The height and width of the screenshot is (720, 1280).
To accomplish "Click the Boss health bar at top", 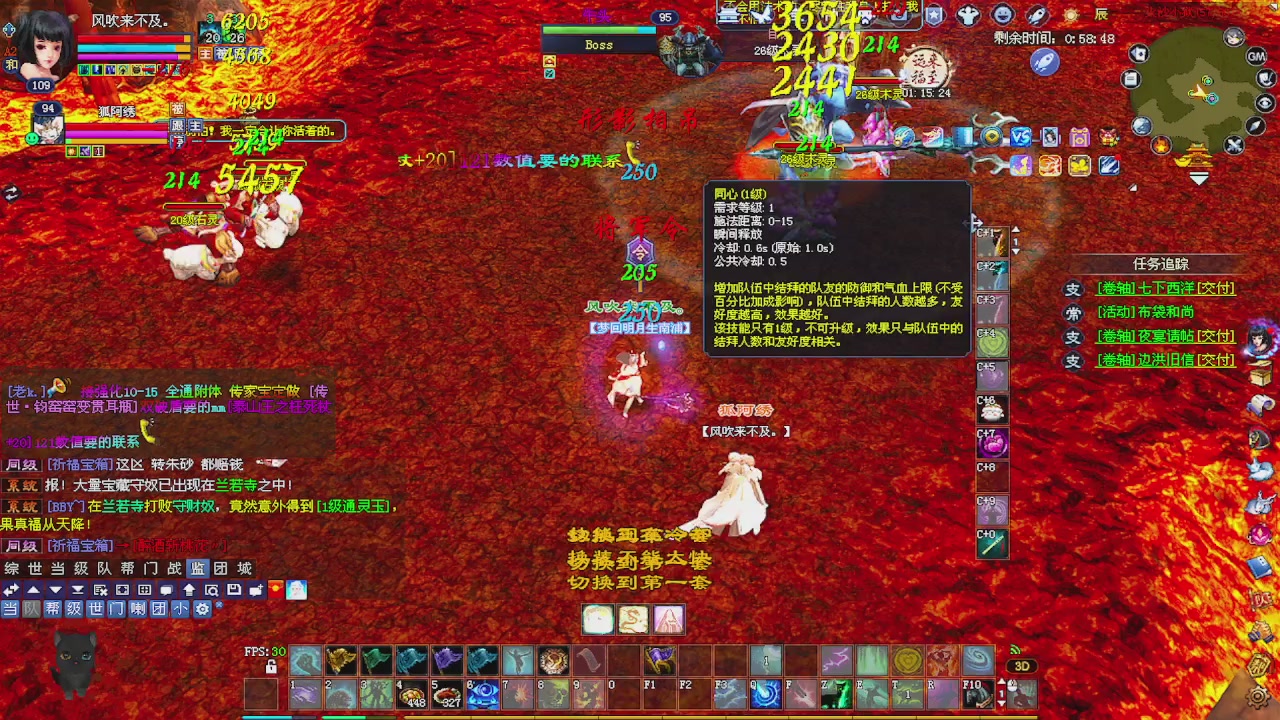I will 598,30.
